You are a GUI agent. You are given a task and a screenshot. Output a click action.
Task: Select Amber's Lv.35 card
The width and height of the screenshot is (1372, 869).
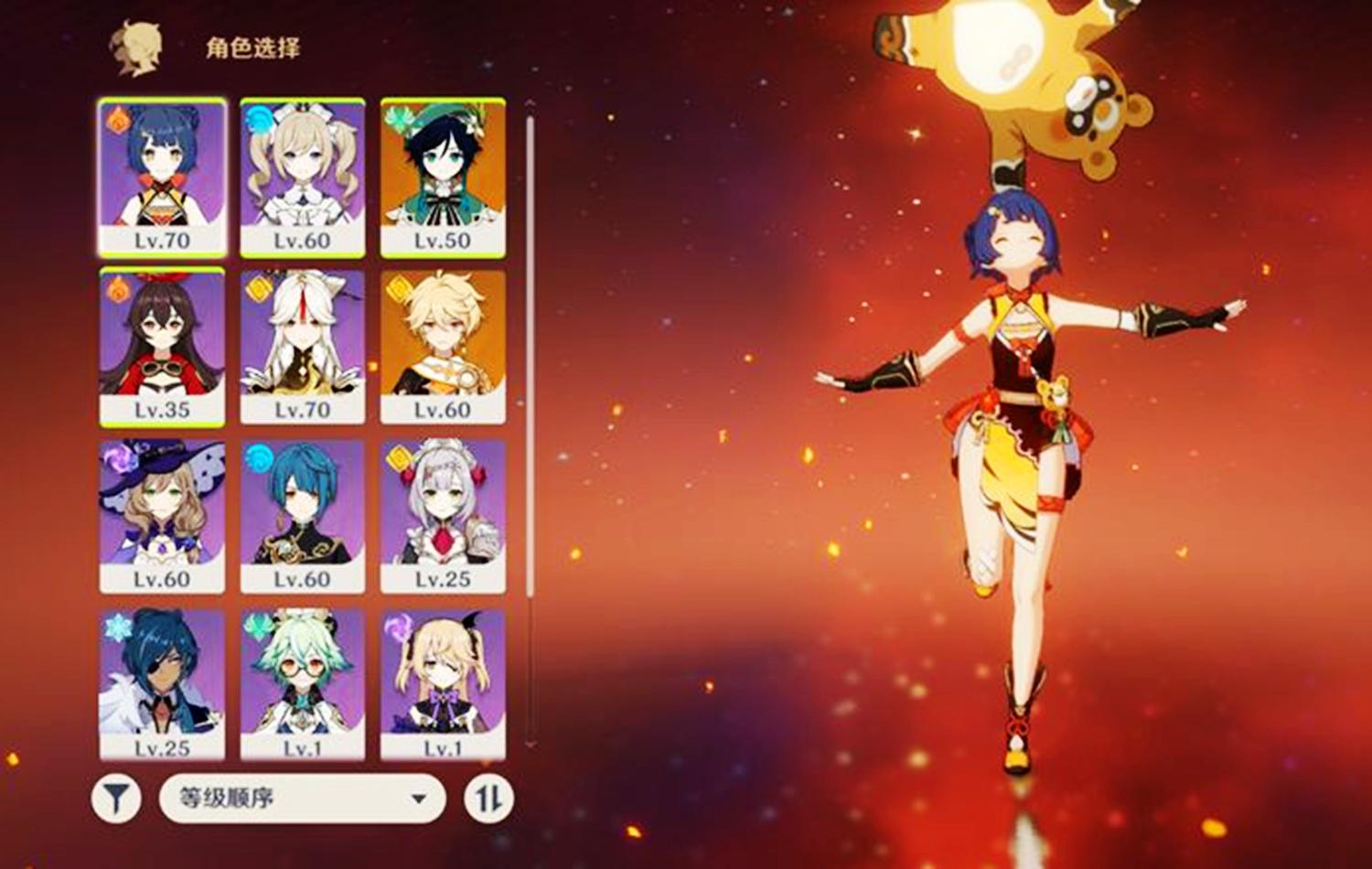161,346
